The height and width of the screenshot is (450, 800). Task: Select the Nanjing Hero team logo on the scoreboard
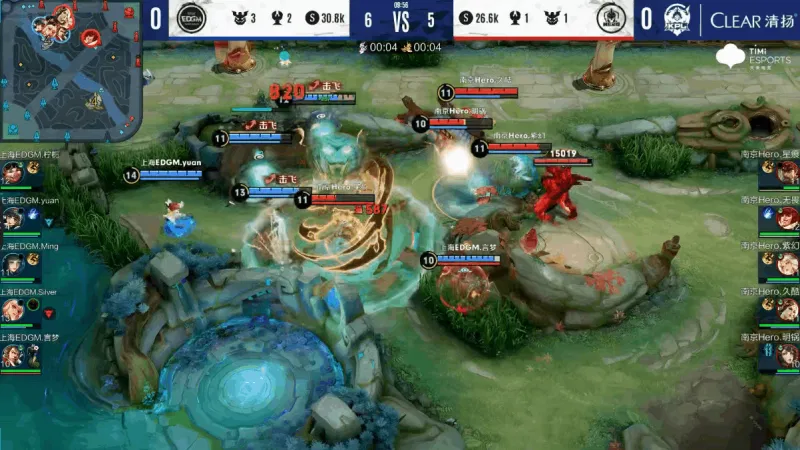tap(610, 19)
